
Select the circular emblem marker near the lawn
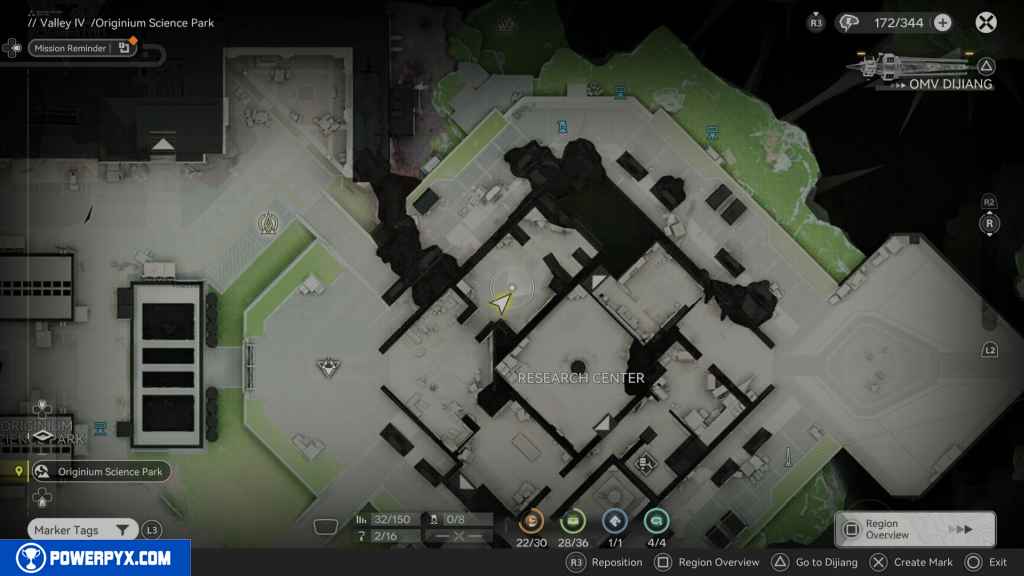[x=267, y=221]
